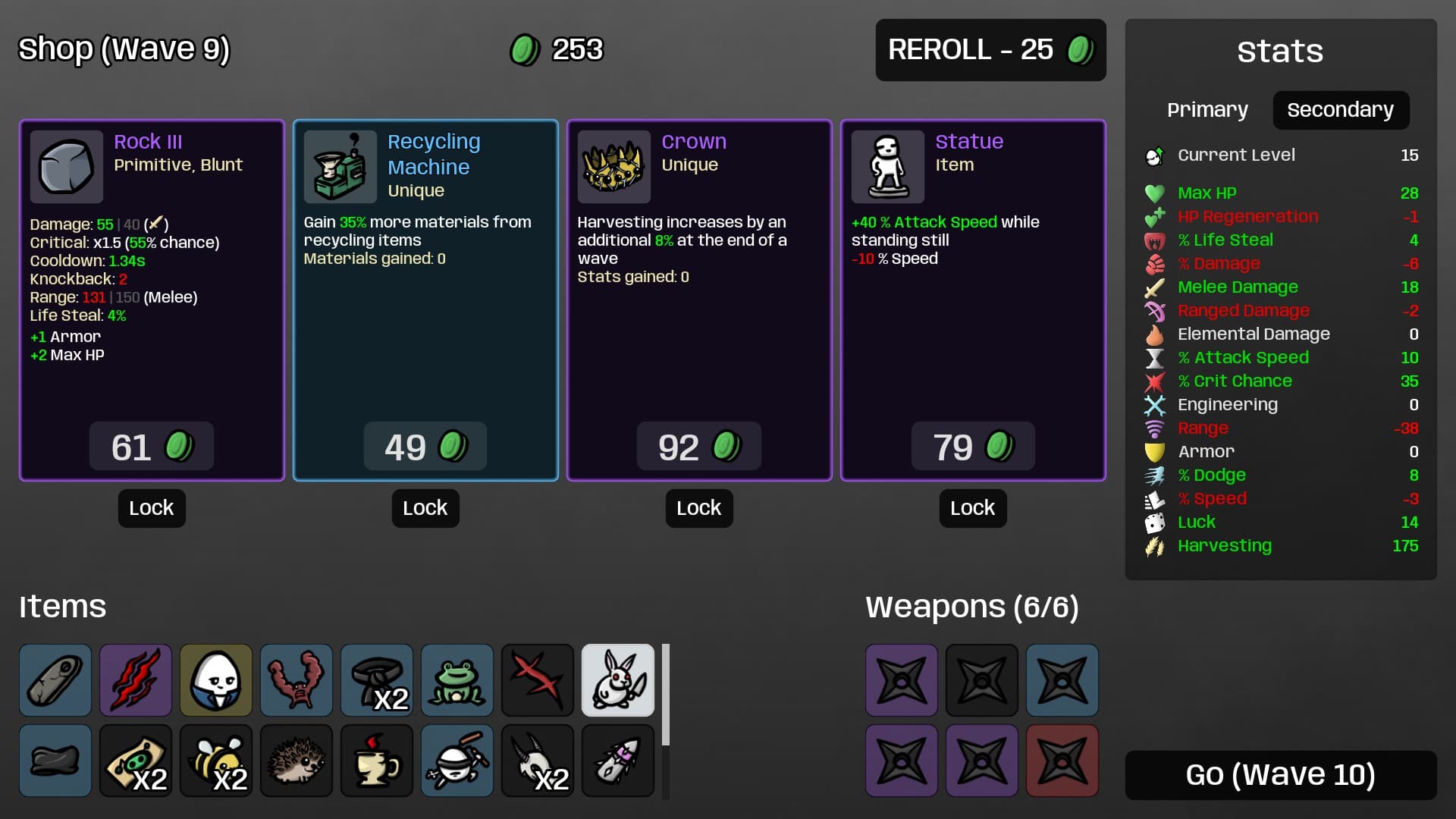Select the white rabbit item
1456x819 pixels.
tap(617, 680)
